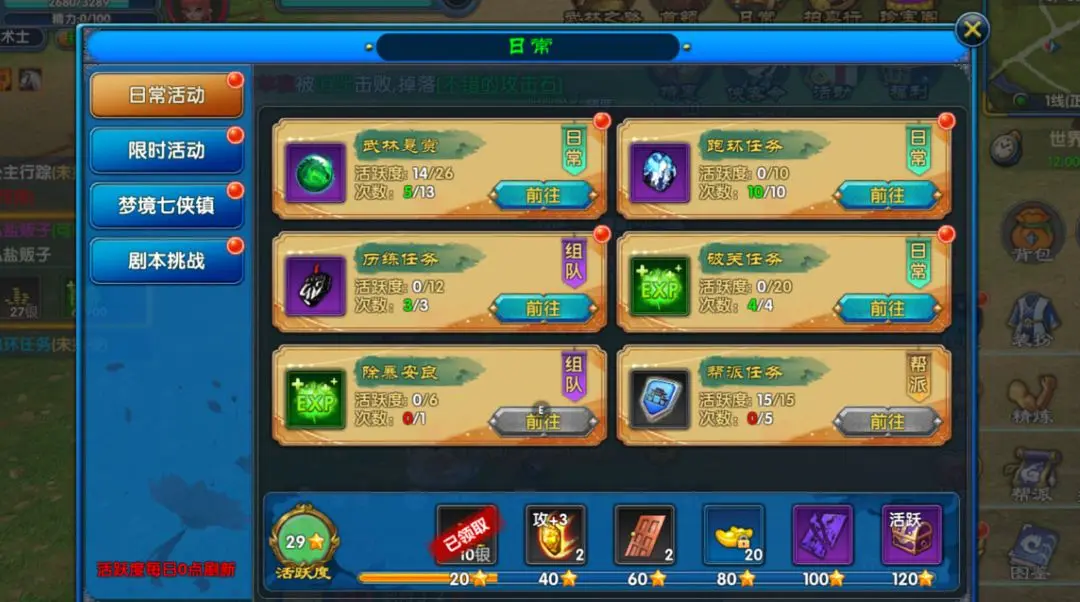Open the 120-star 活跃 treasure chest

(911, 535)
